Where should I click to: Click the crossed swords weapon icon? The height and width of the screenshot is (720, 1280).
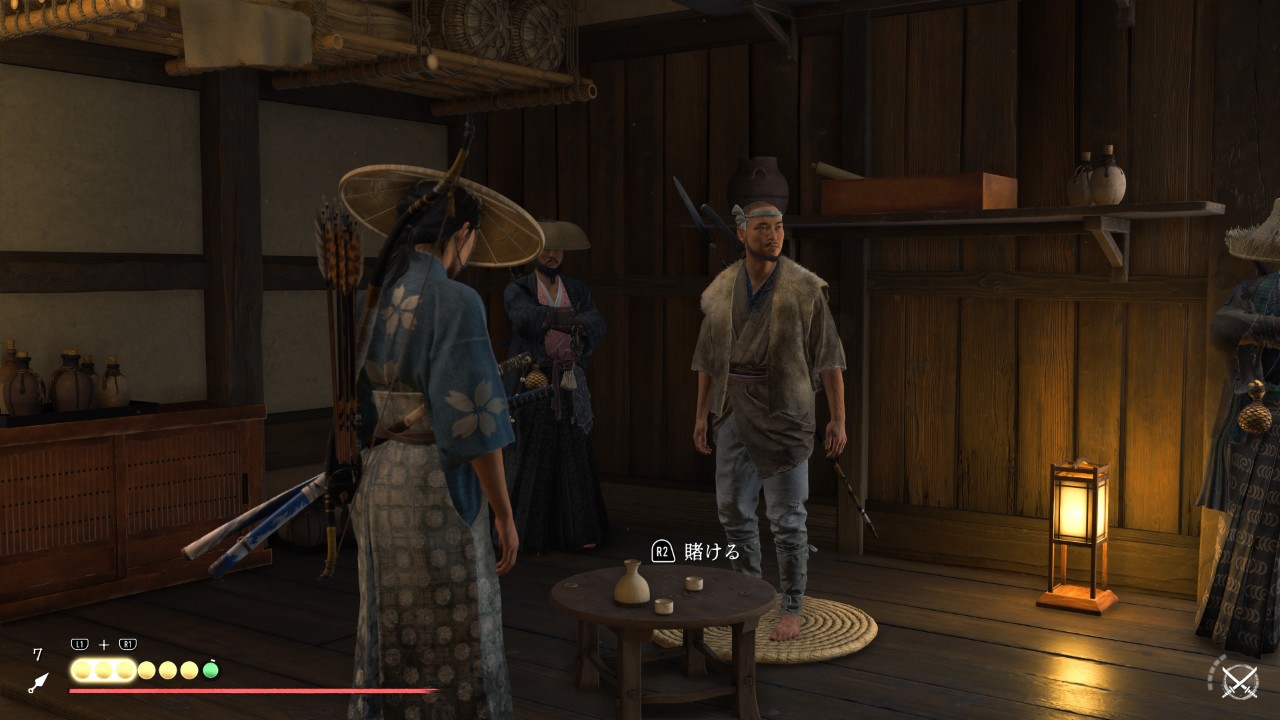click(1240, 682)
